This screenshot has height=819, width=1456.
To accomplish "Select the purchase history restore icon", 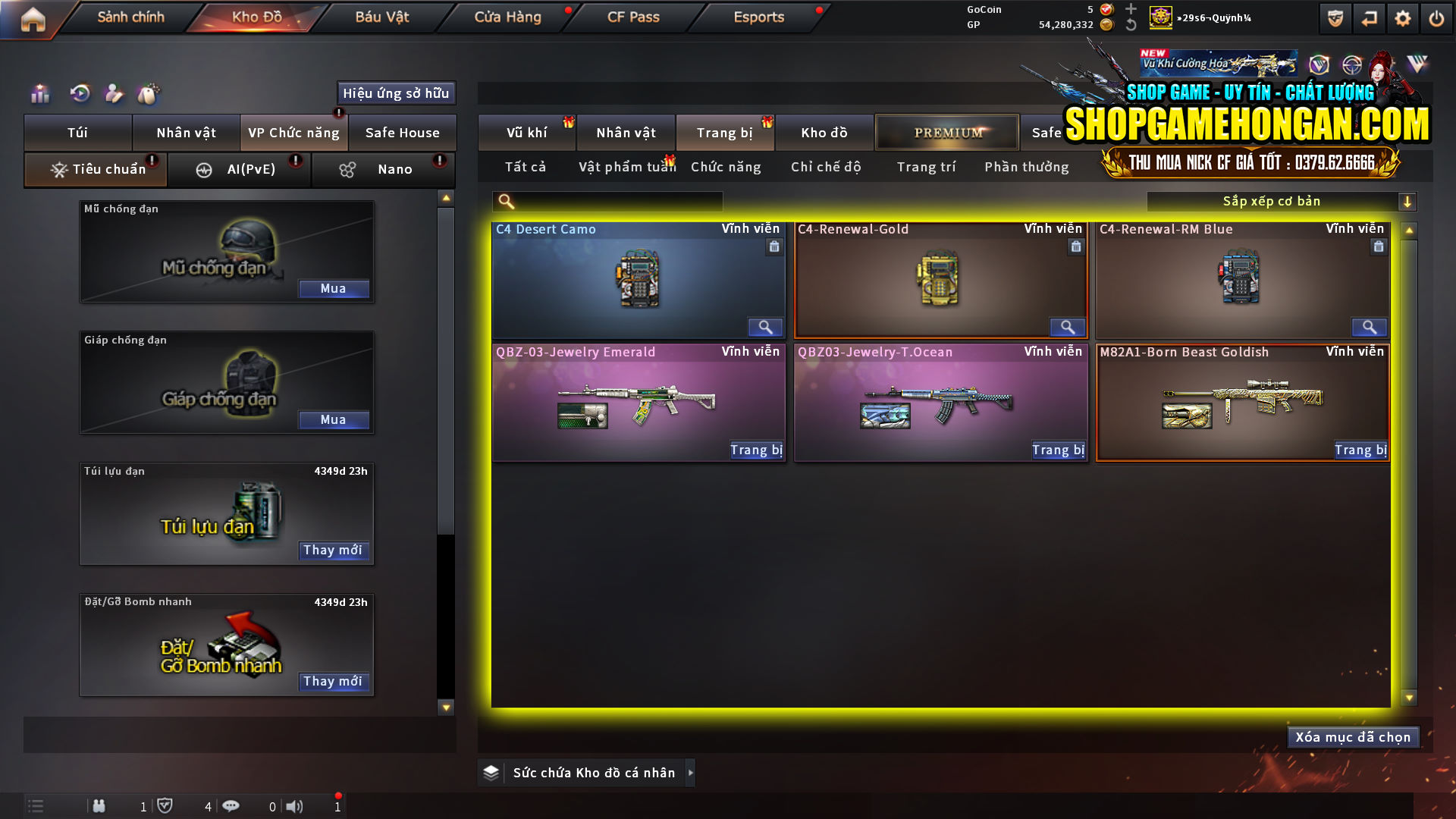I will coord(81,94).
